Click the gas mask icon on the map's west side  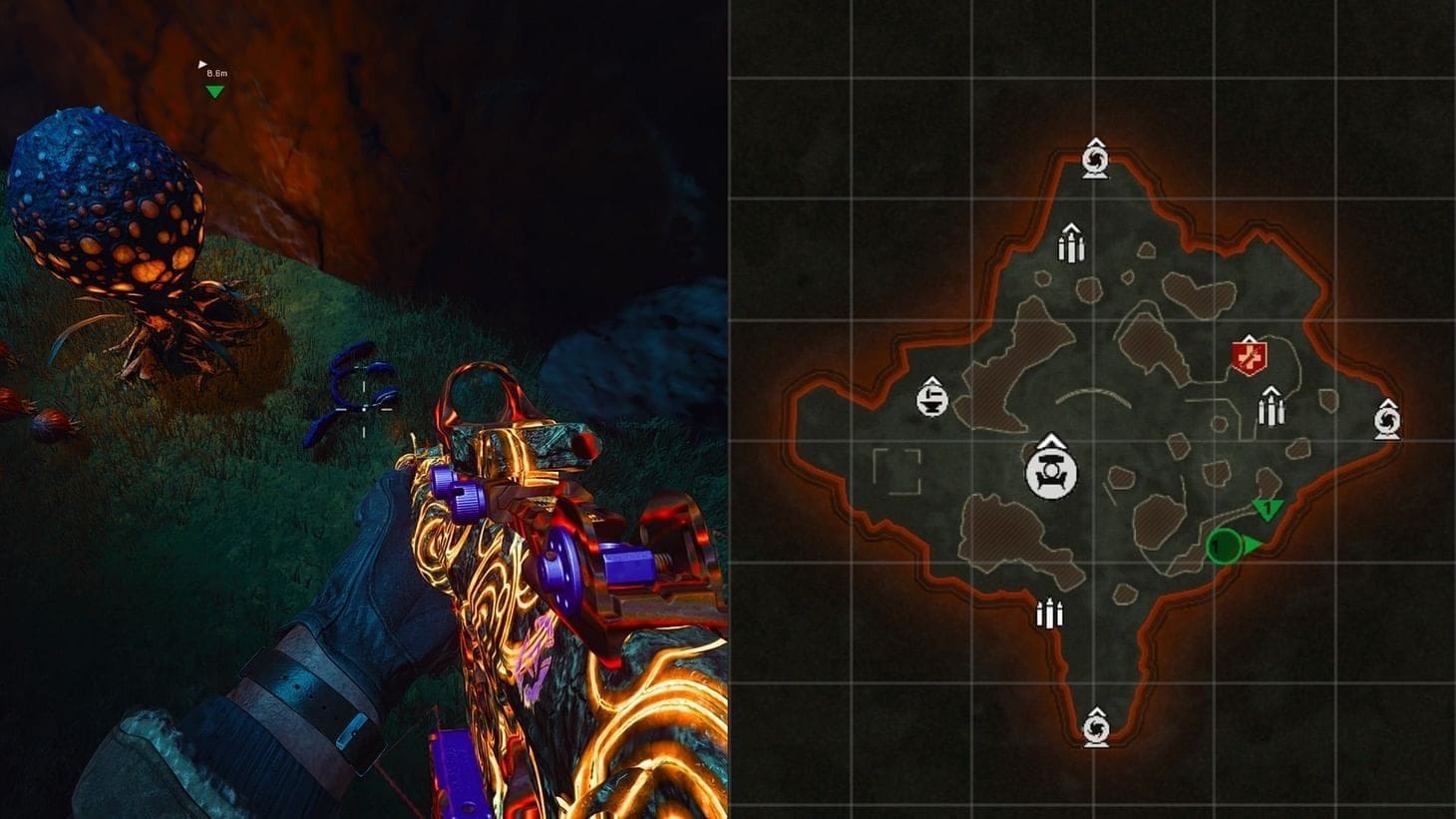tap(931, 399)
